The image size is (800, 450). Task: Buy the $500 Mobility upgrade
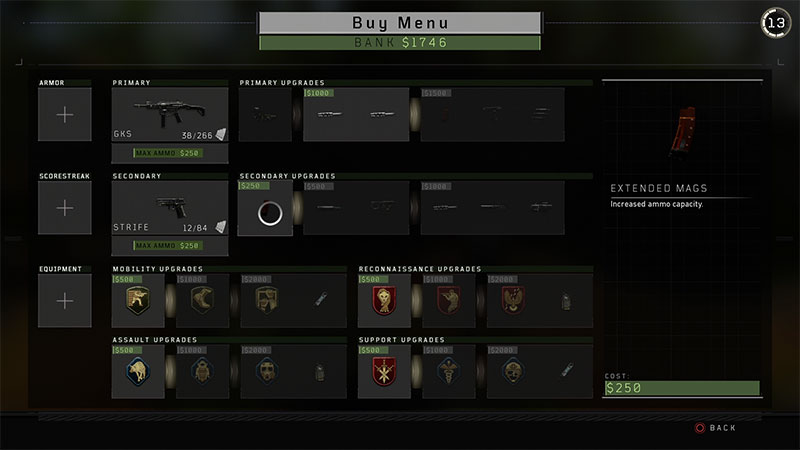coord(138,301)
